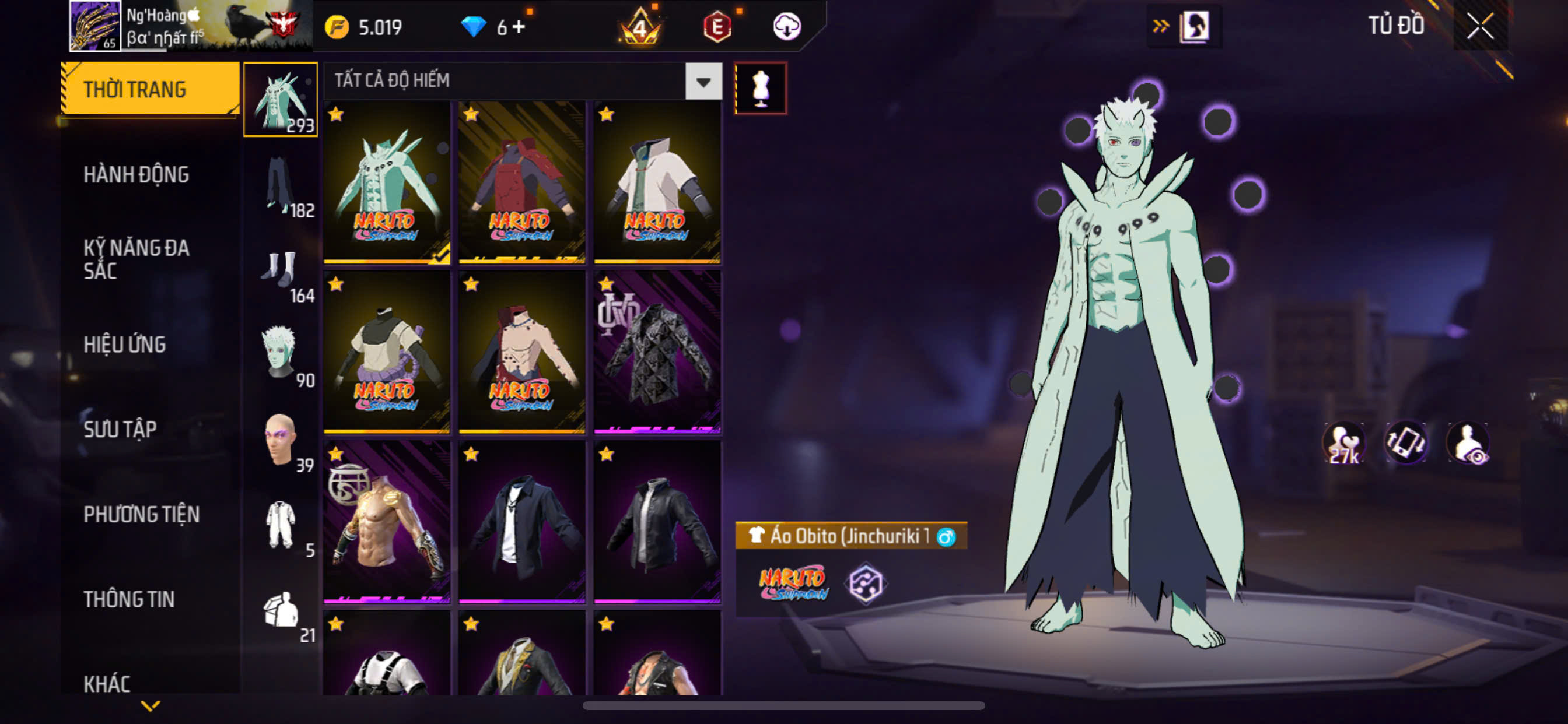Select the HIỆU ỨNG category
1568x724 pixels.
pyautogui.click(x=125, y=345)
